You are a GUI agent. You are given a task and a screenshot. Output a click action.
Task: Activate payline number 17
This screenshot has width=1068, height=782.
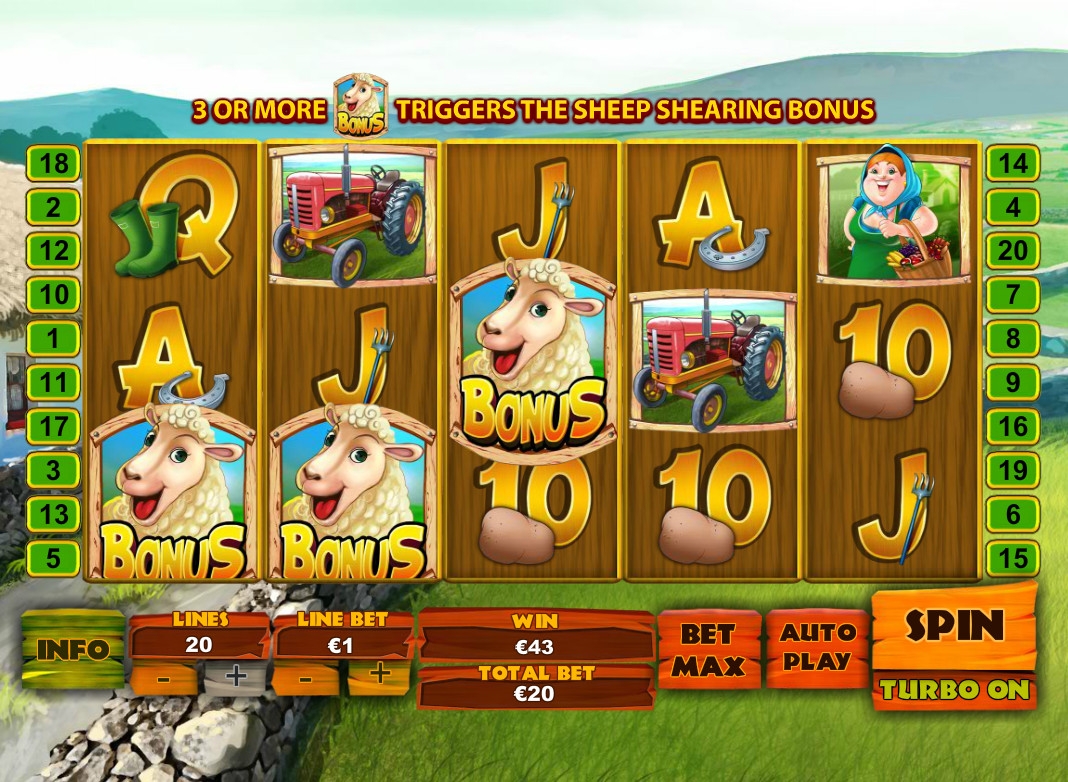click(53, 426)
